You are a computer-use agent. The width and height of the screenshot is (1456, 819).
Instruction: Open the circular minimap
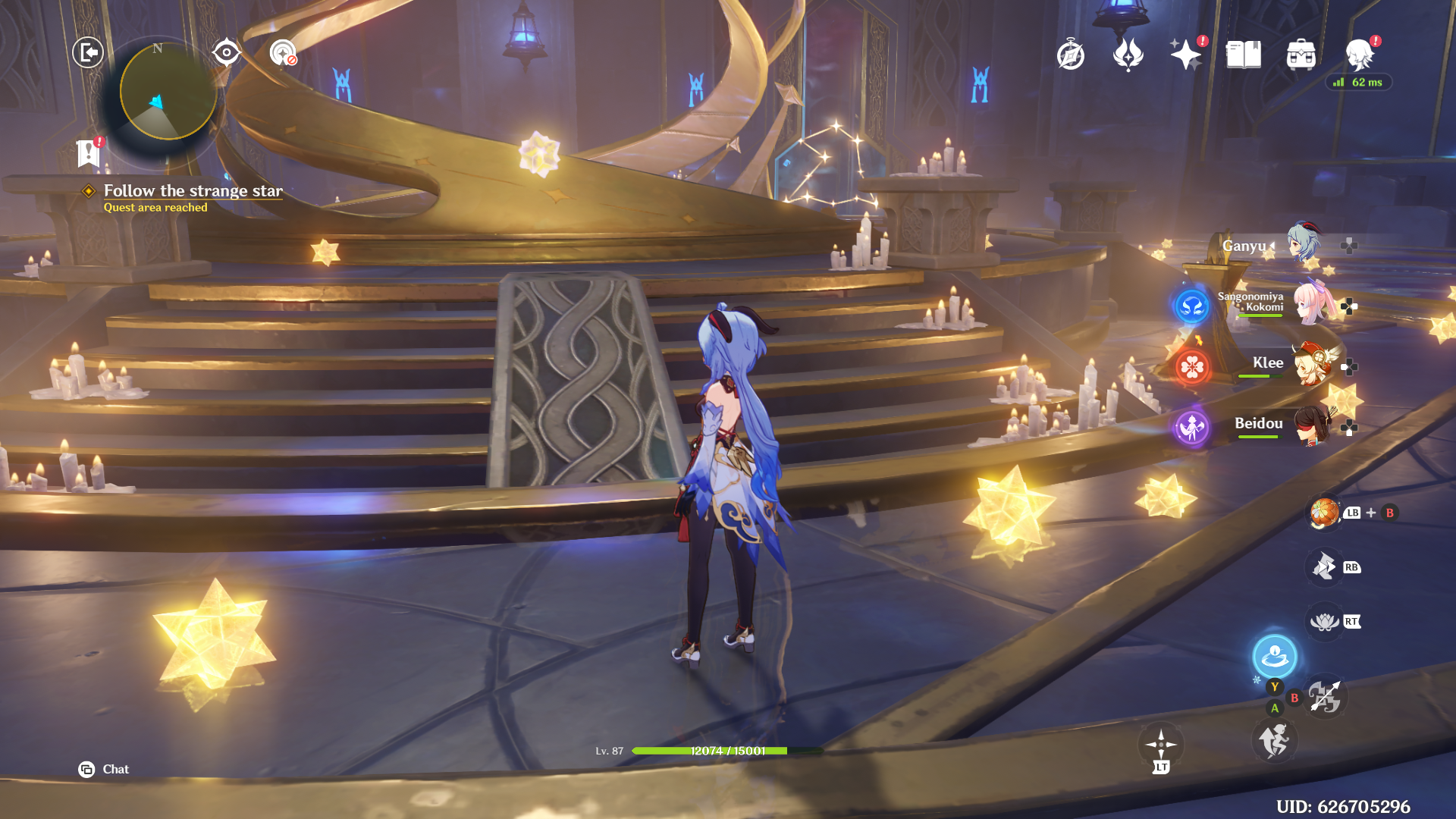click(168, 92)
